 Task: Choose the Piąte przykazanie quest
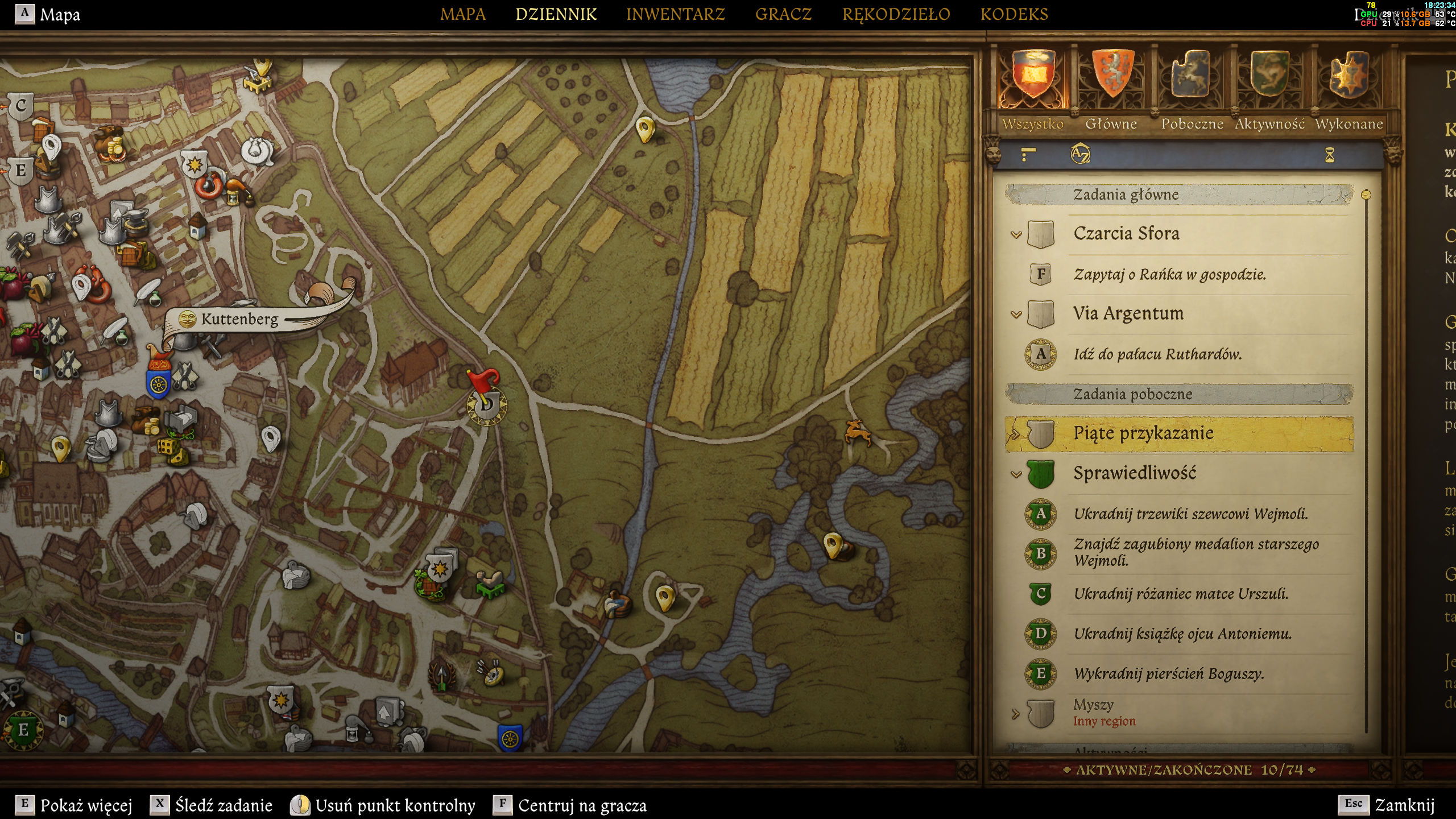point(1143,433)
